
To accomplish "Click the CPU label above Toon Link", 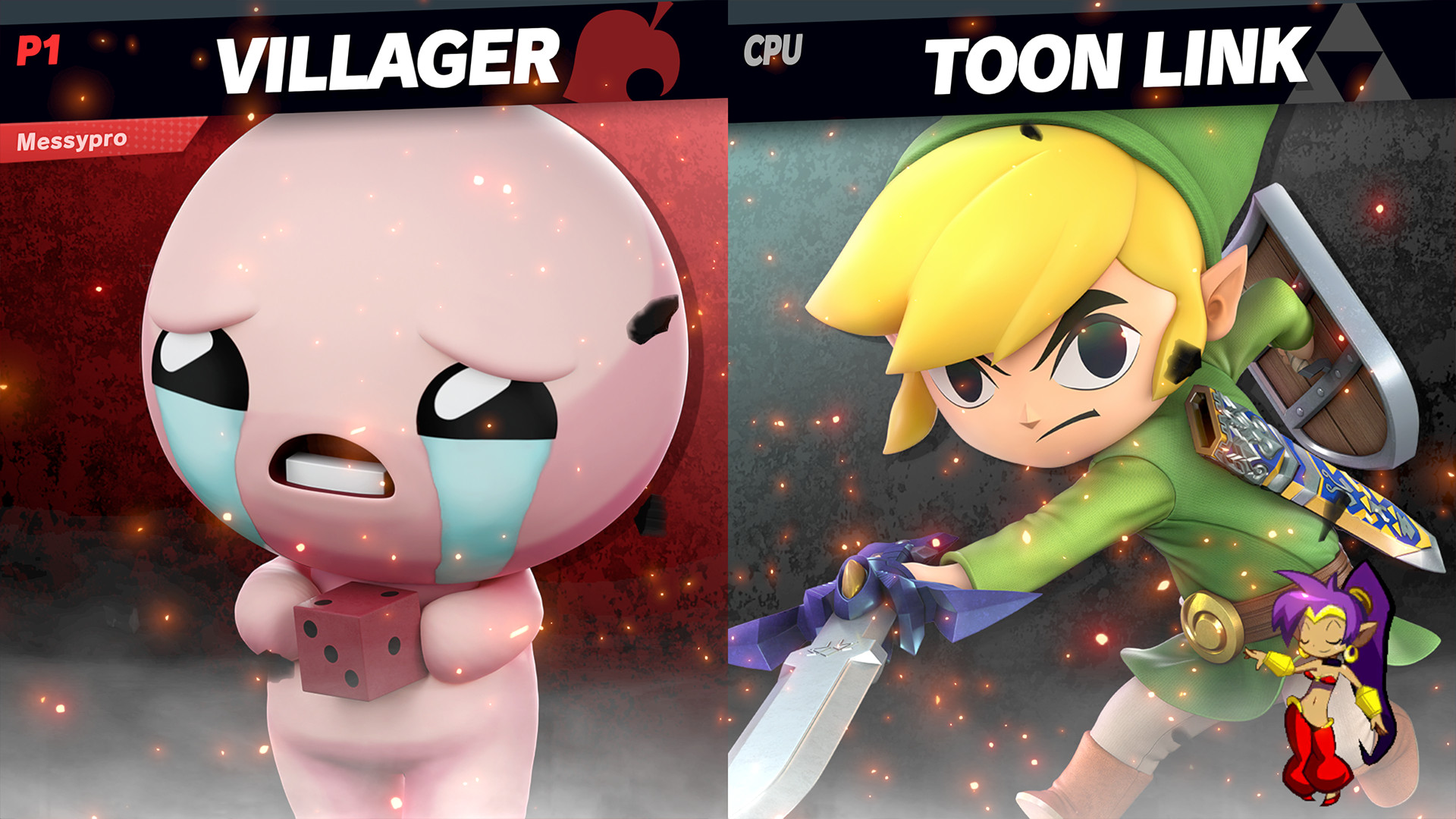I will (x=773, y=50).
